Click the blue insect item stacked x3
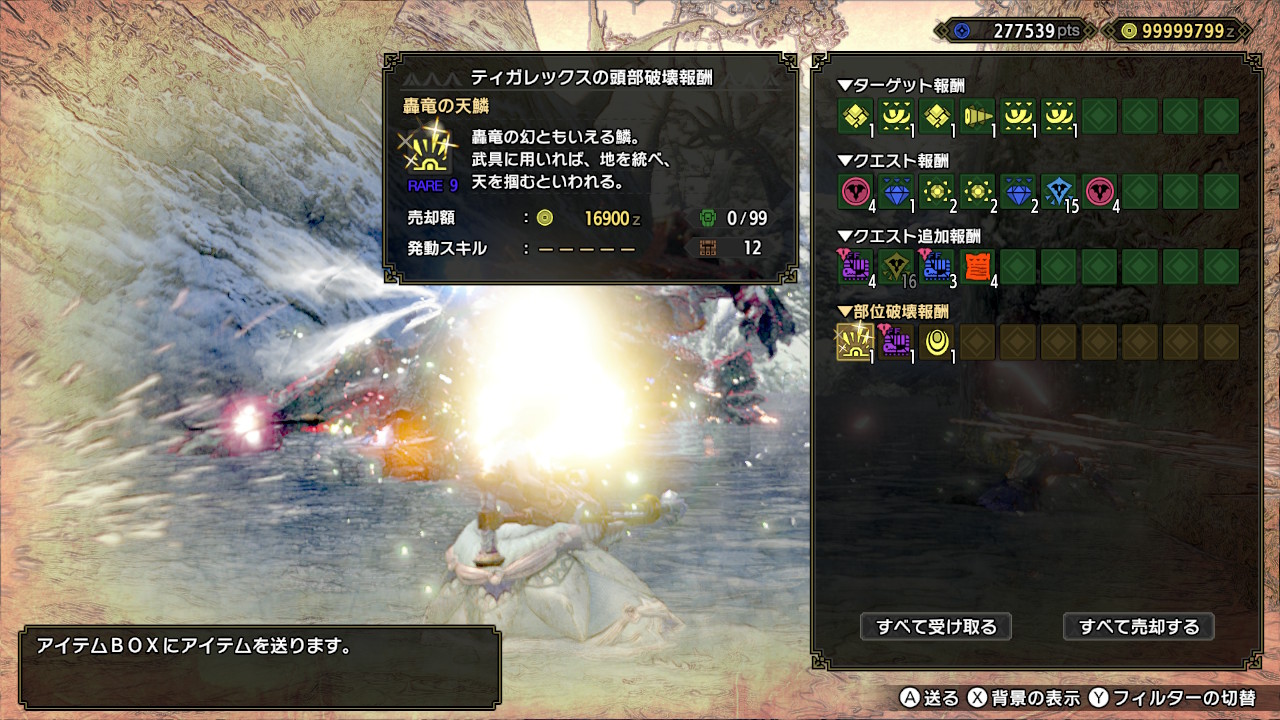Image resolution: width=1280 pixels, height=720 pixels. (937, 267)
